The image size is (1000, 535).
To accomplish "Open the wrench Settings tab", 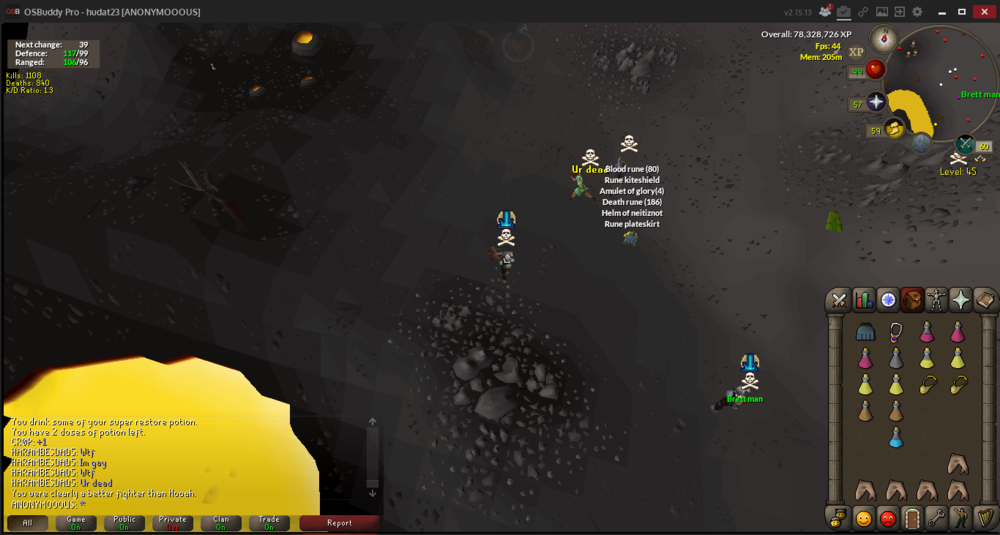I will point(936,518).
